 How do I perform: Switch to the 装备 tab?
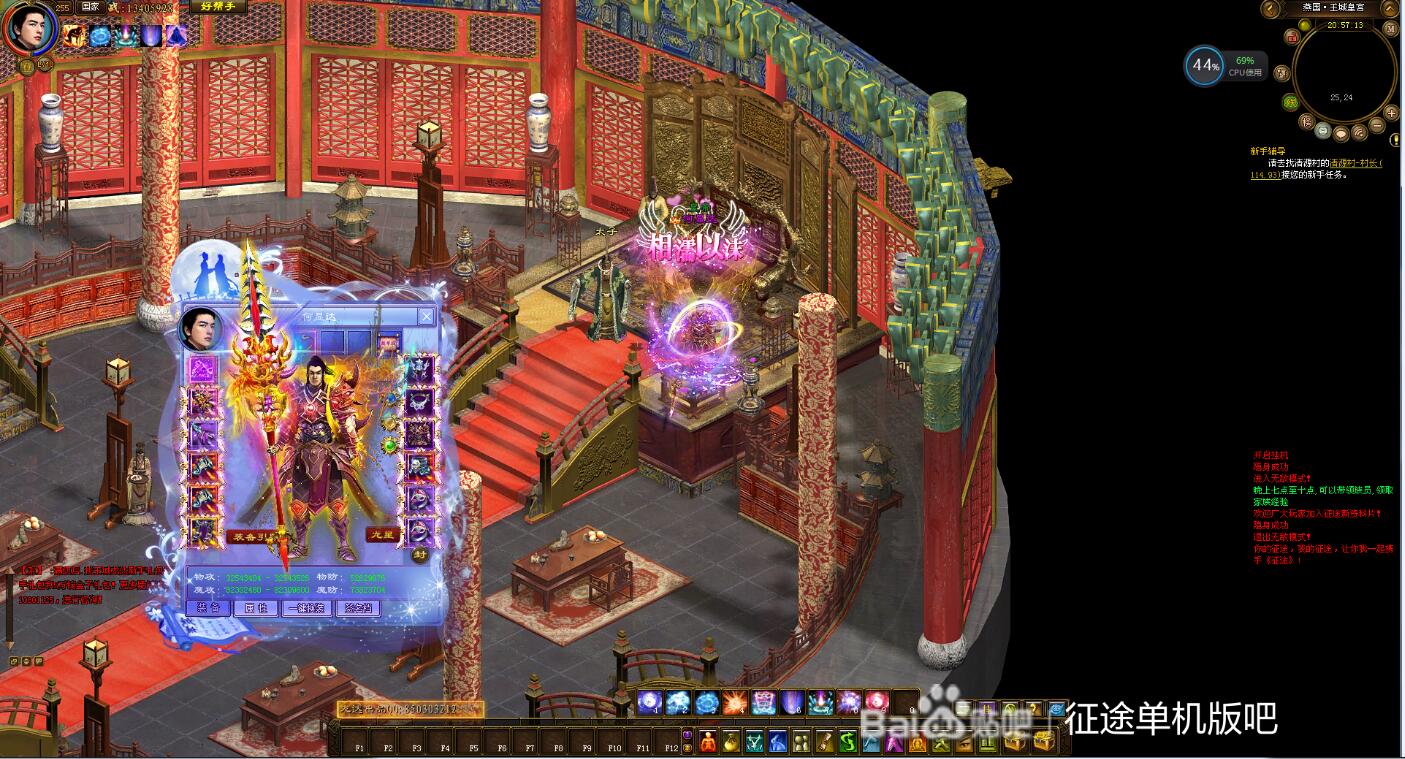(208, 608)
